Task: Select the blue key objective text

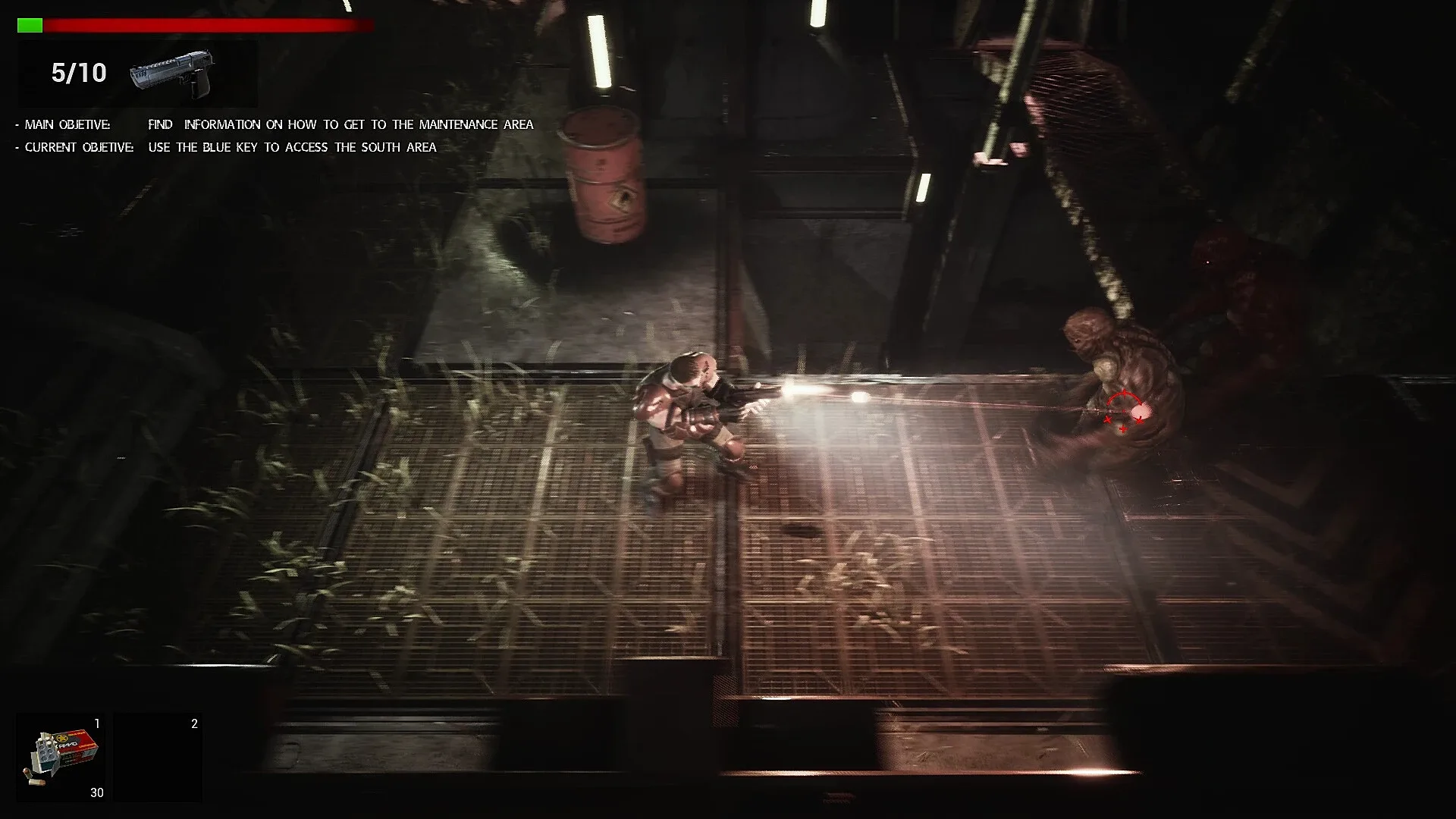Action: (x=292, y=147)
